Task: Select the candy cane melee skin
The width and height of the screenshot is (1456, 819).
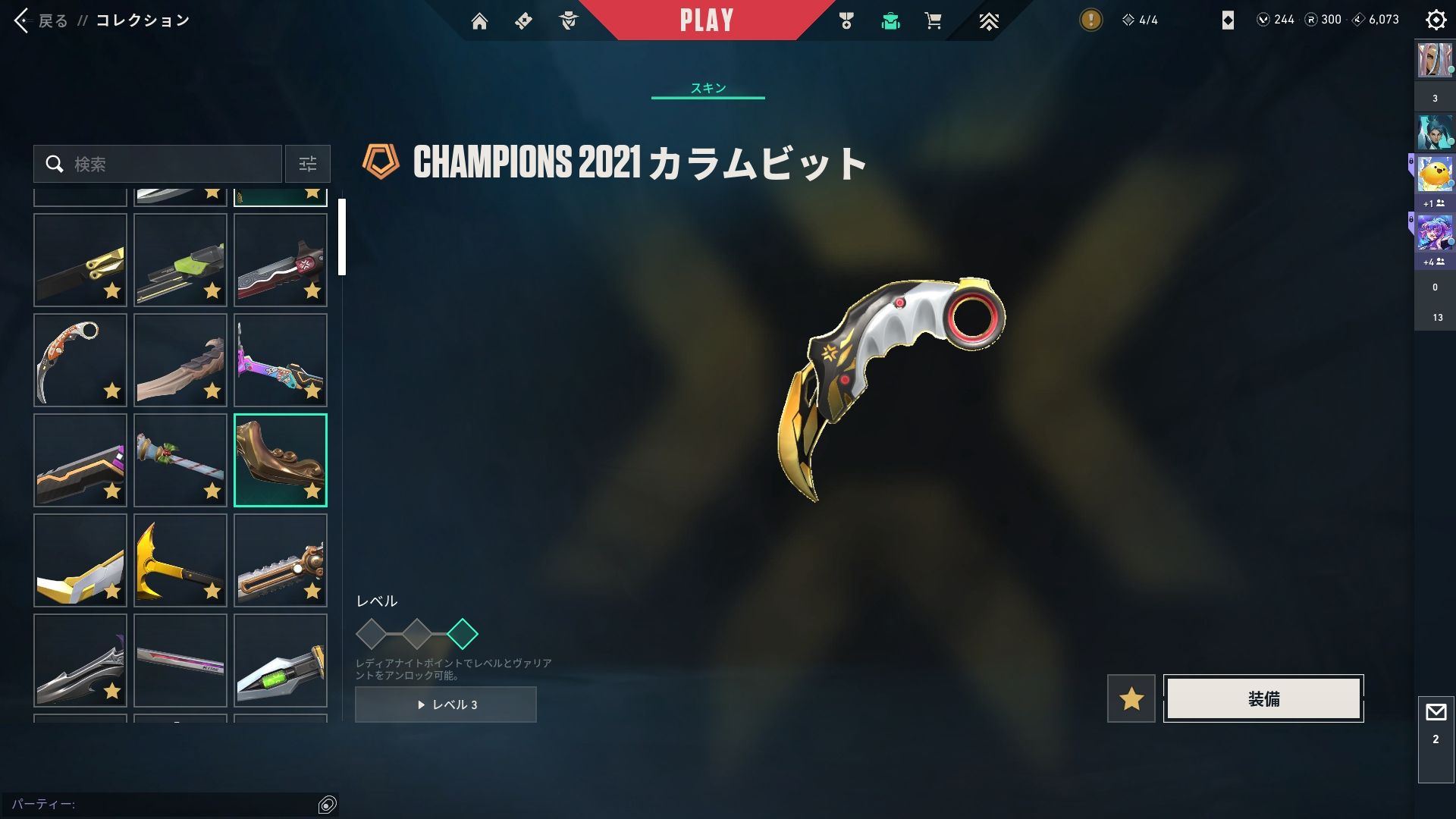Action: (180, 460)
